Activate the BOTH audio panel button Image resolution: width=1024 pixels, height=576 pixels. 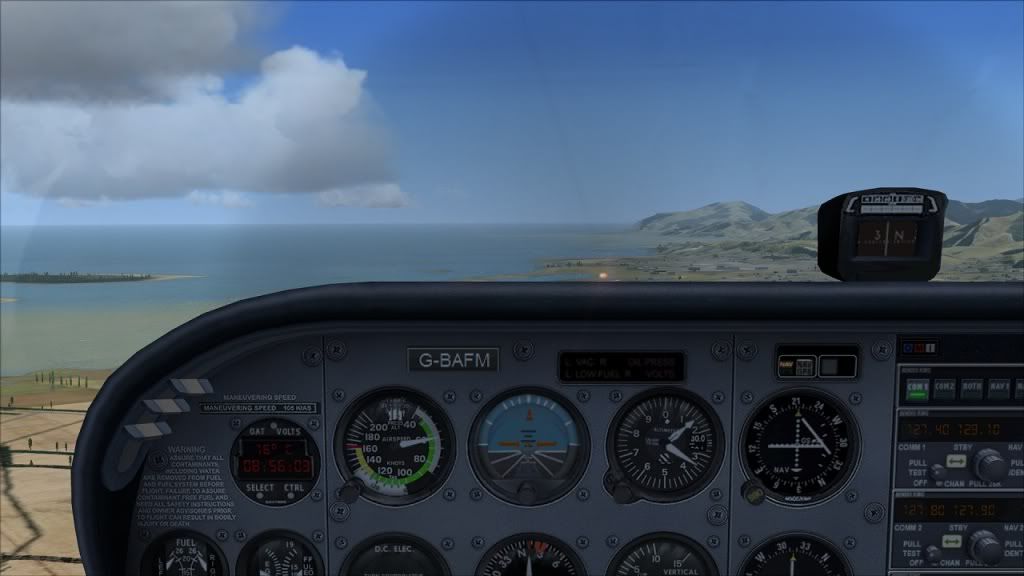pos(972,385)
